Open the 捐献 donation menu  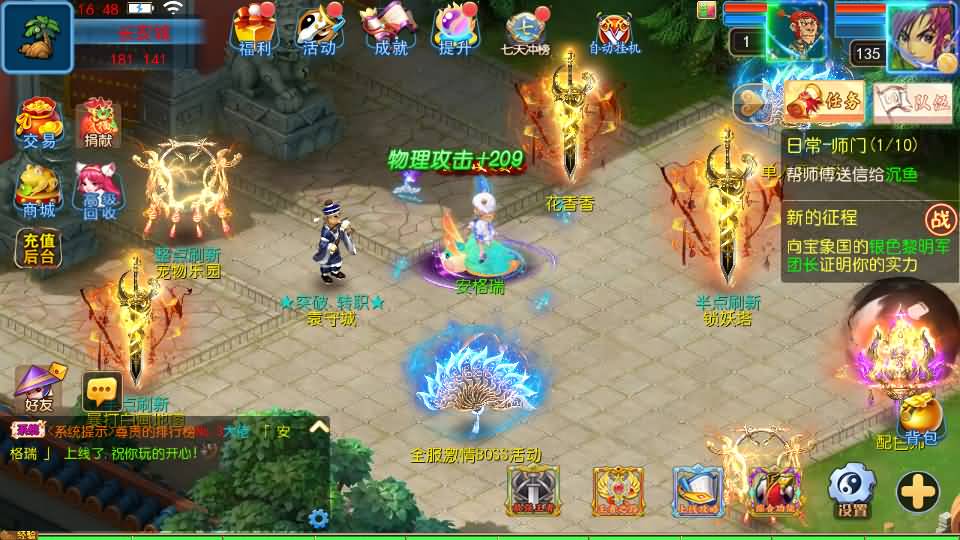(98, 123)
